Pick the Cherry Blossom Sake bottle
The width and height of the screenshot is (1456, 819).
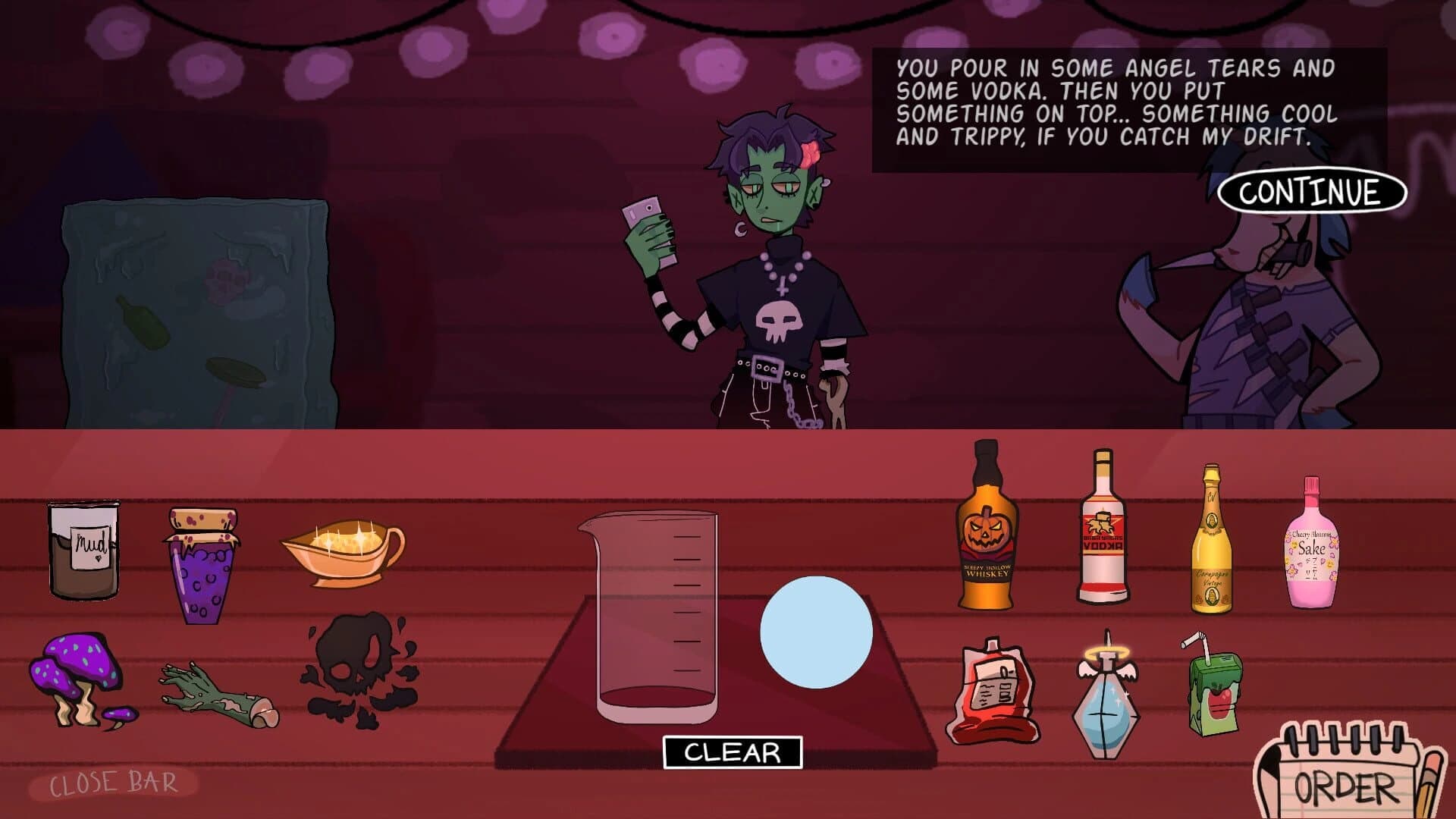coord(1312,542)
